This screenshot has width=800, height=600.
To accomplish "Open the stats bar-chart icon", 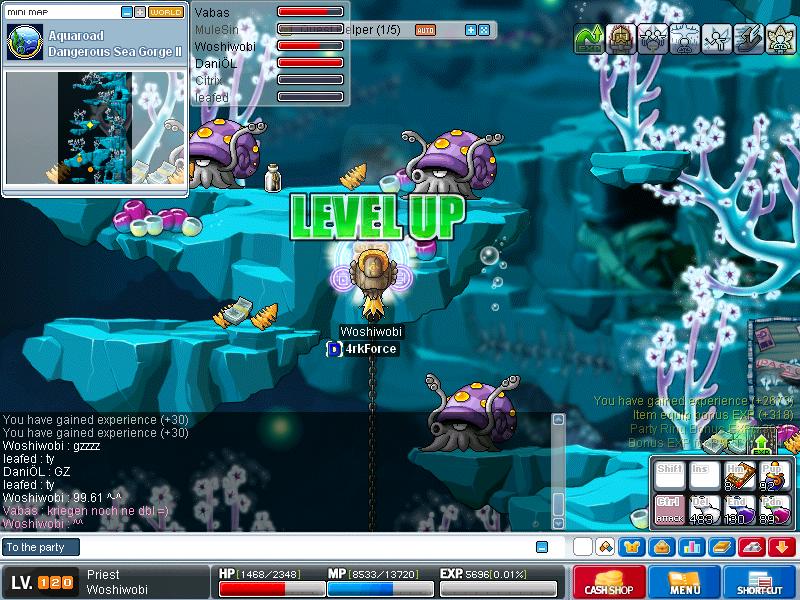I will click(x=691, y=547).
